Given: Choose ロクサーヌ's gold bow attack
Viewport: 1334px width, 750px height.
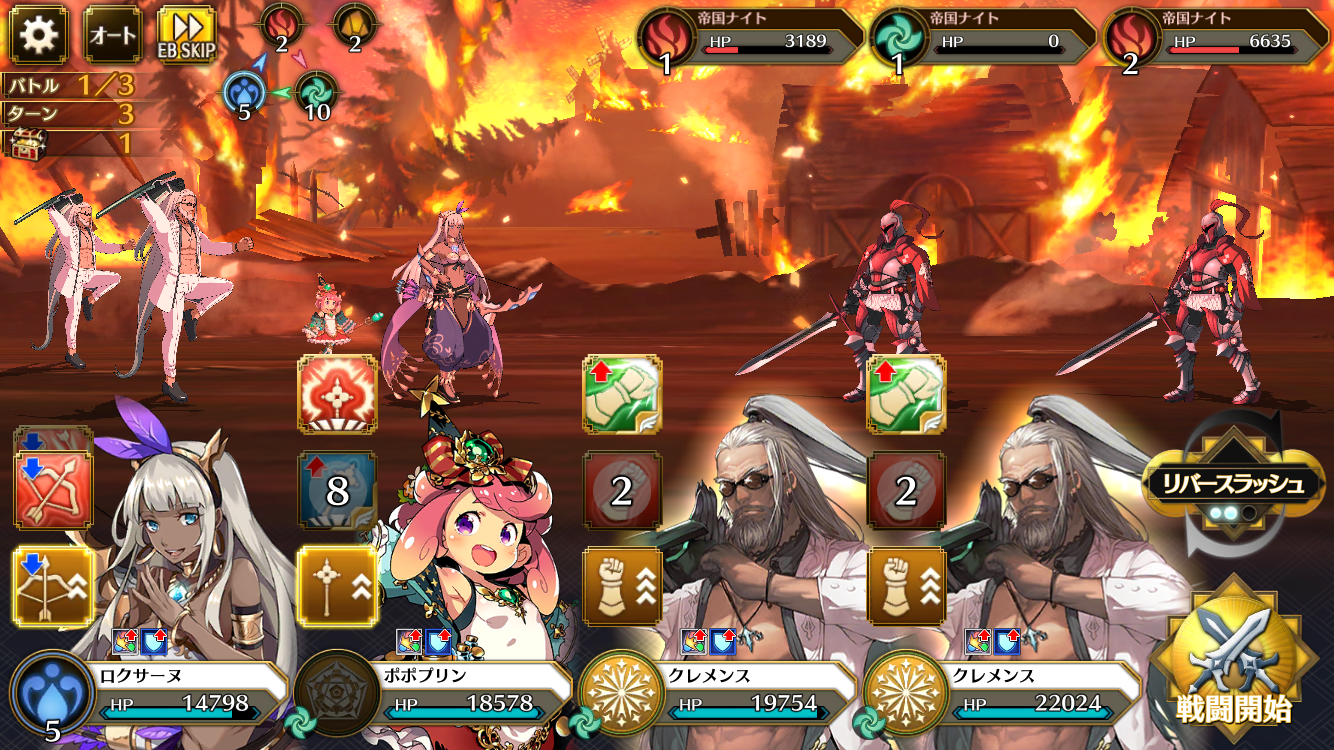Looking at the screenshot, I should click(x=53, y=587).
